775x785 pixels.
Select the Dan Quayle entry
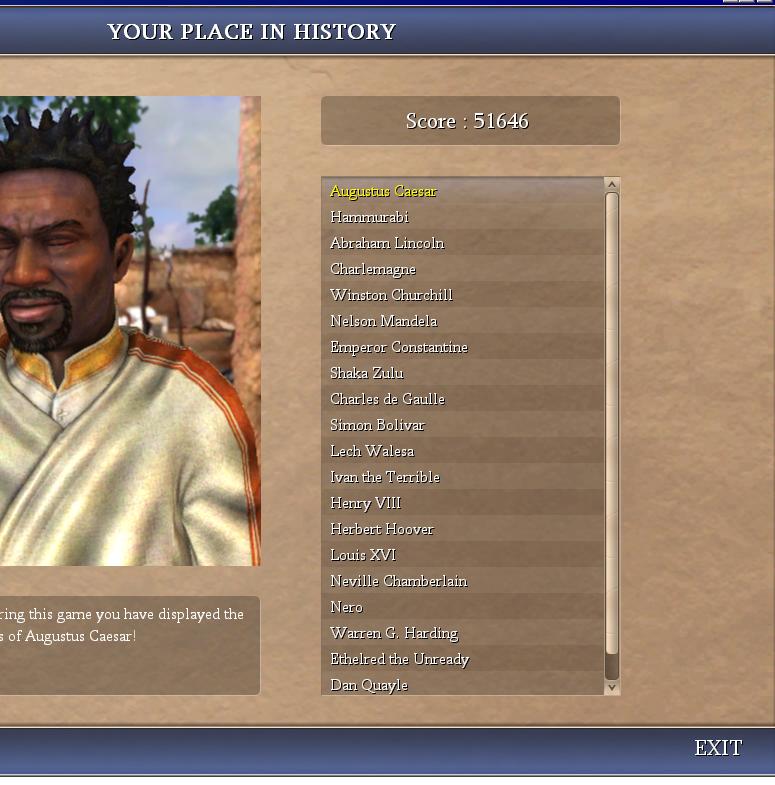[369, 685]
